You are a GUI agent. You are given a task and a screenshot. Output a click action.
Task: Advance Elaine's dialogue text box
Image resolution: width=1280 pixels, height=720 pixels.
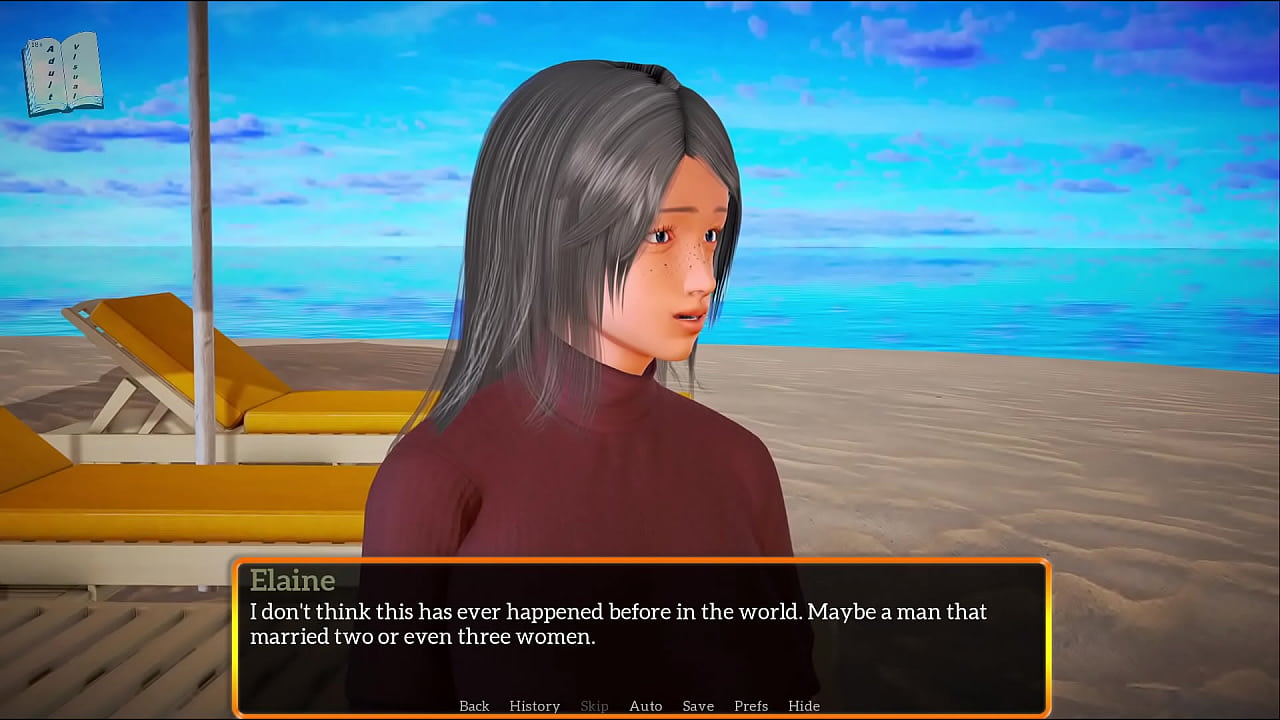coord(640,630)
